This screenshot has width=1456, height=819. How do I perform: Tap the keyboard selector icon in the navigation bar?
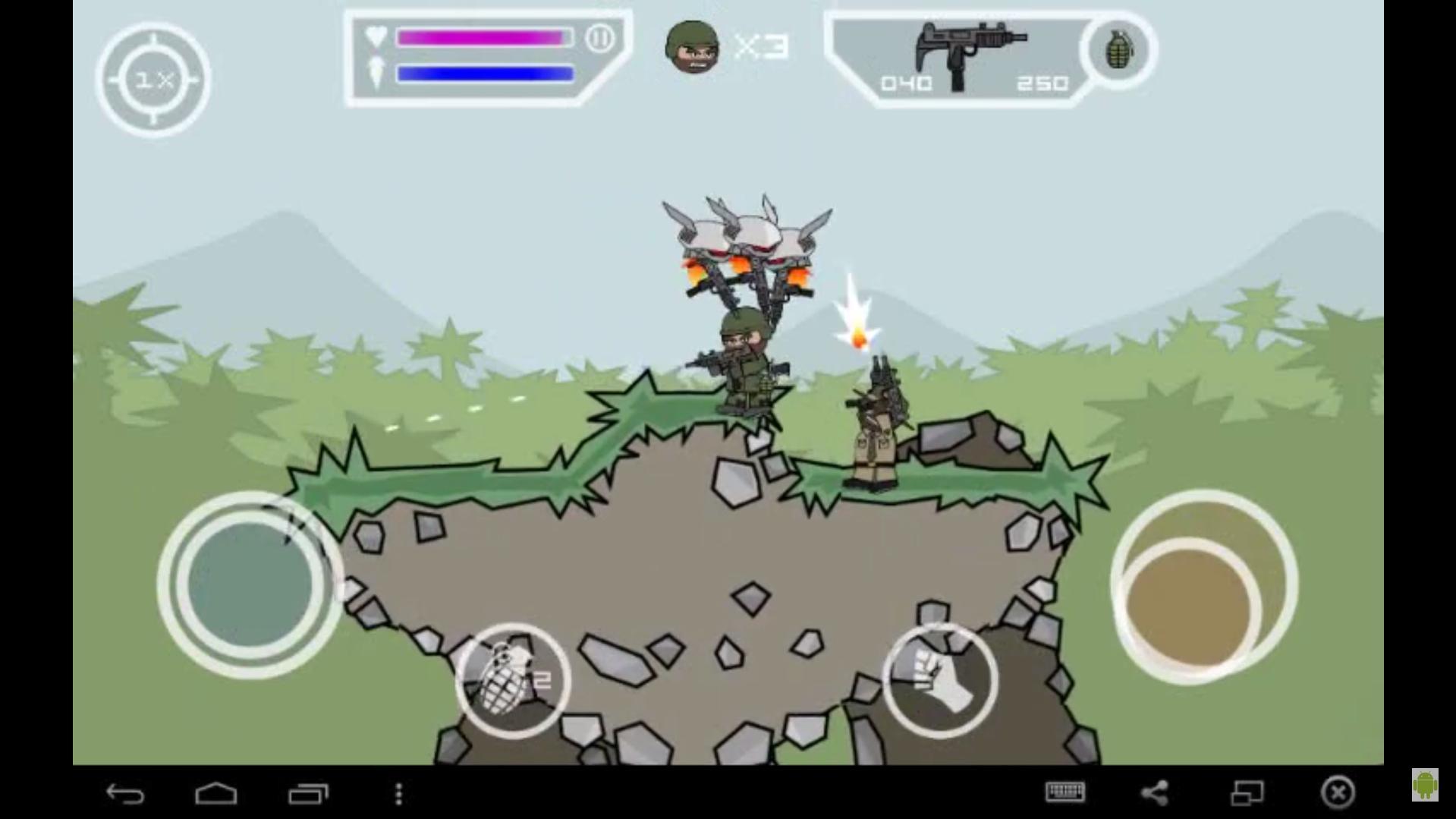click(x=1065, y=792)
